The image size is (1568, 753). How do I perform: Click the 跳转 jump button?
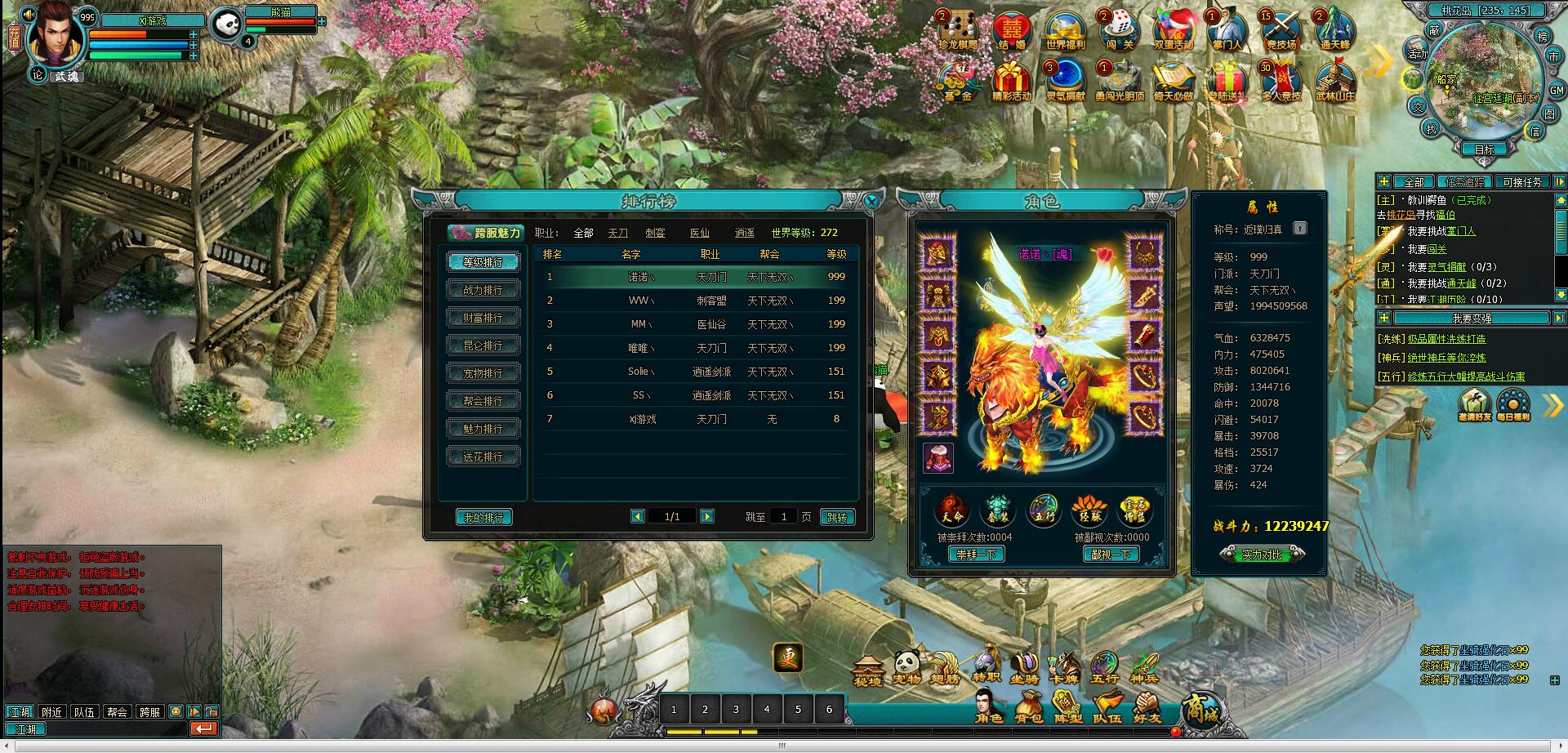[x=837, y=517]
